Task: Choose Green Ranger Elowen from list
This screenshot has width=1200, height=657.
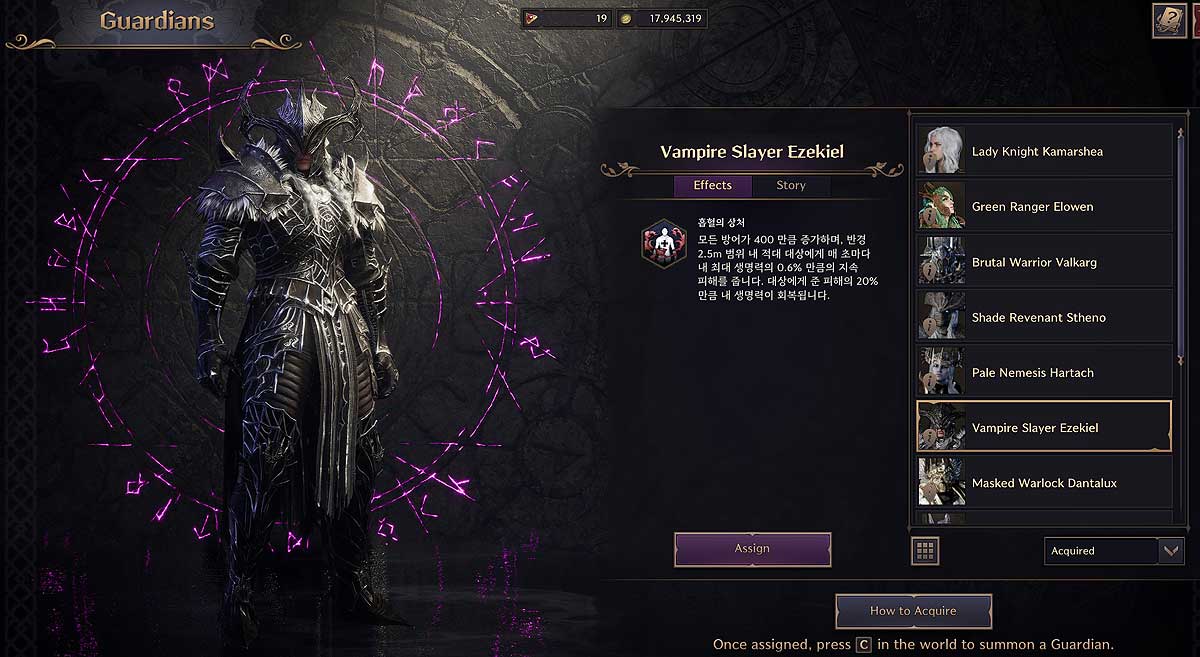Action: [x=1044, y=207]
